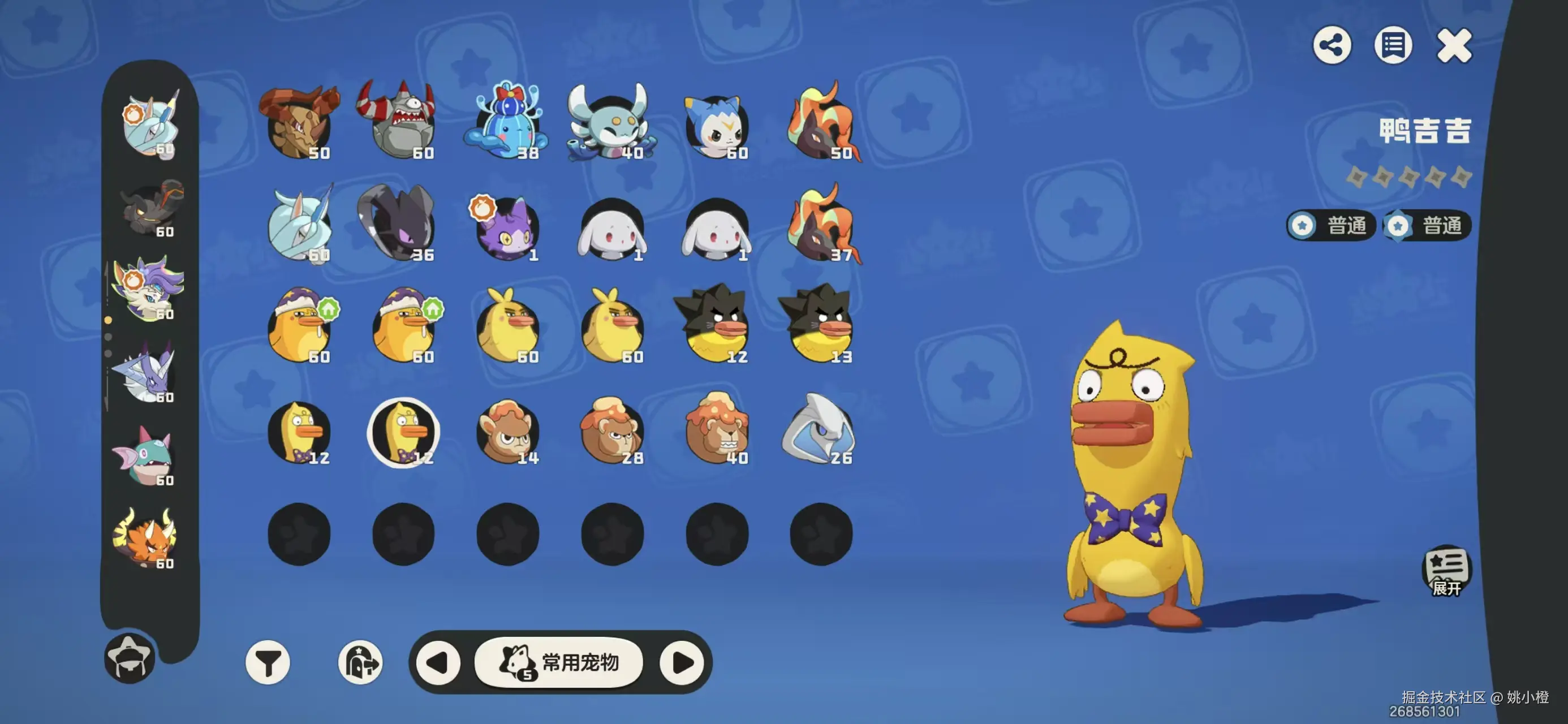Open the filter funnel button

(x=268, y=662)
